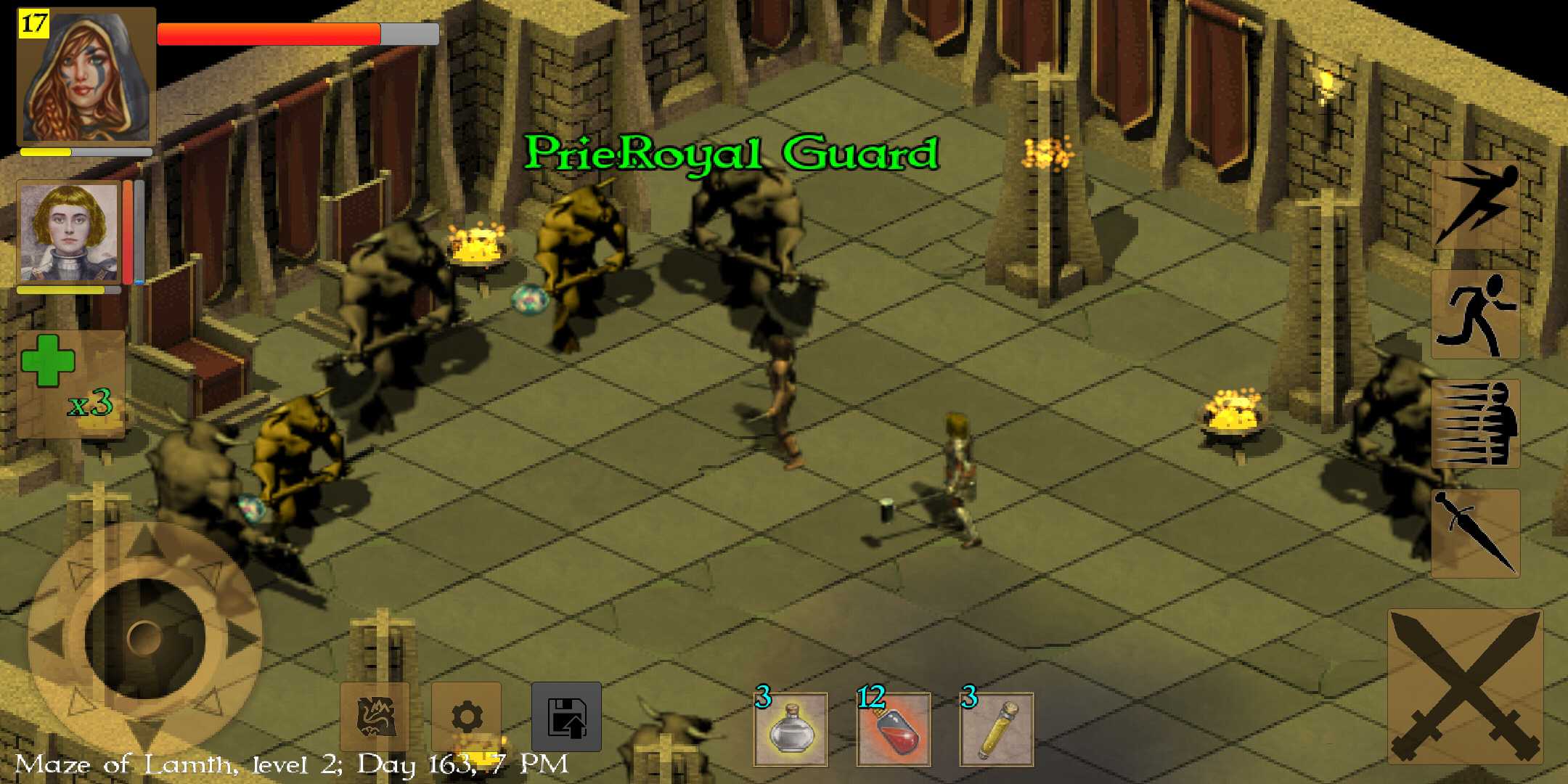Viewport: 1568px width, 784px height.
Task: Open the hooded heroine's character portrait
Action: point(86,77)
